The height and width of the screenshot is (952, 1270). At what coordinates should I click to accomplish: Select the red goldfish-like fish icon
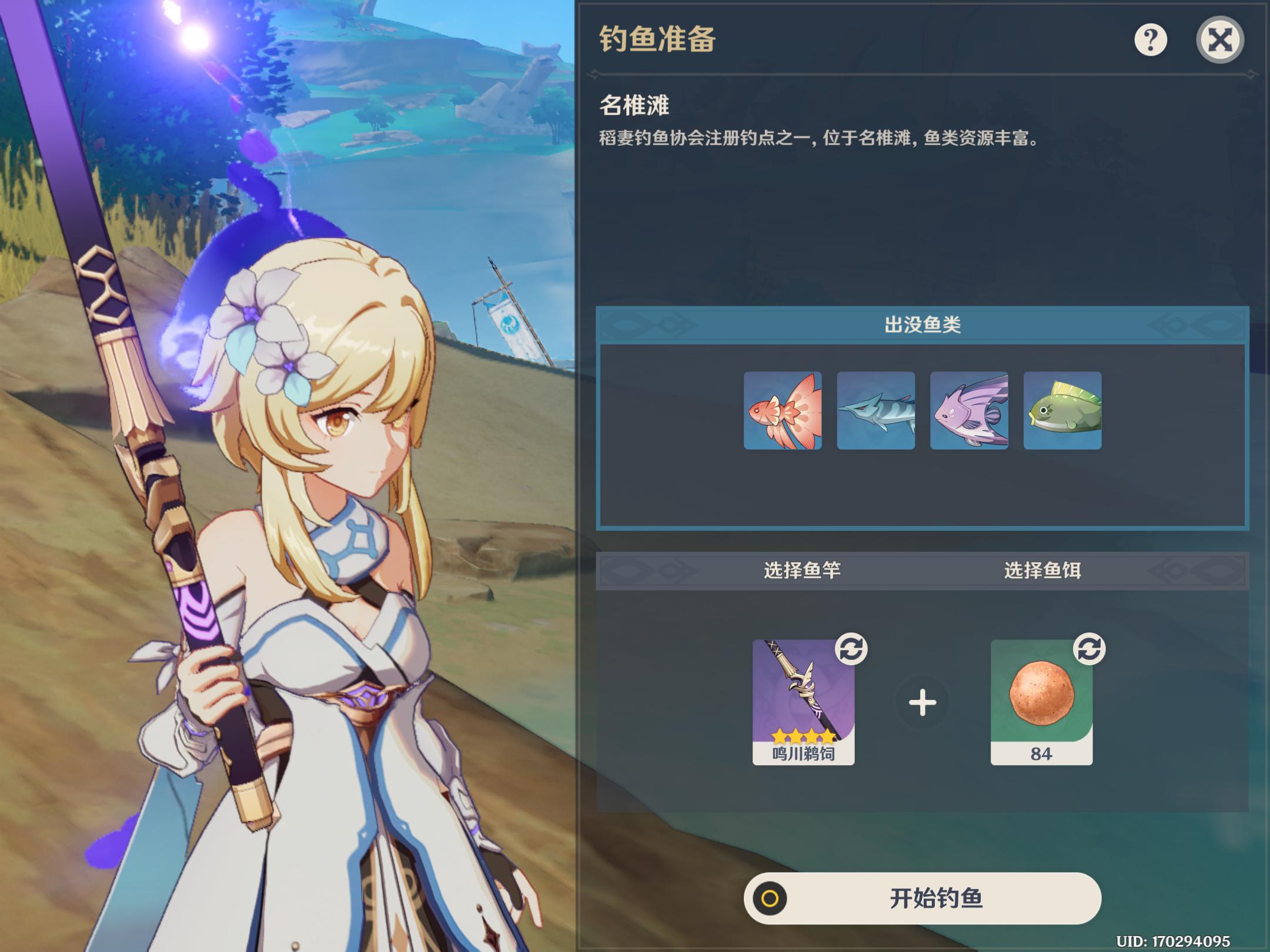[783, 411]
